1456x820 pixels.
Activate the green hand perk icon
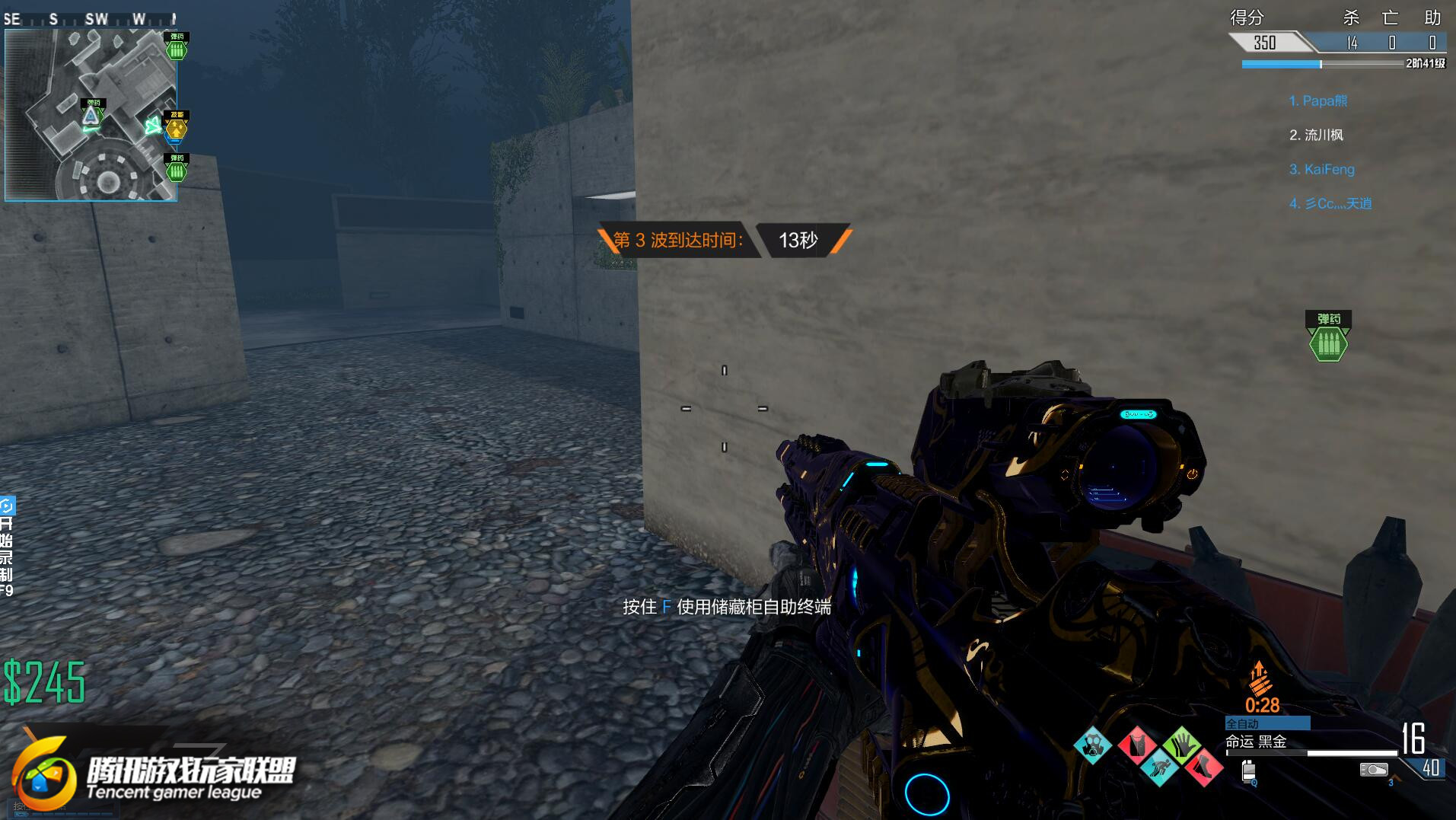coord(1181,744)
